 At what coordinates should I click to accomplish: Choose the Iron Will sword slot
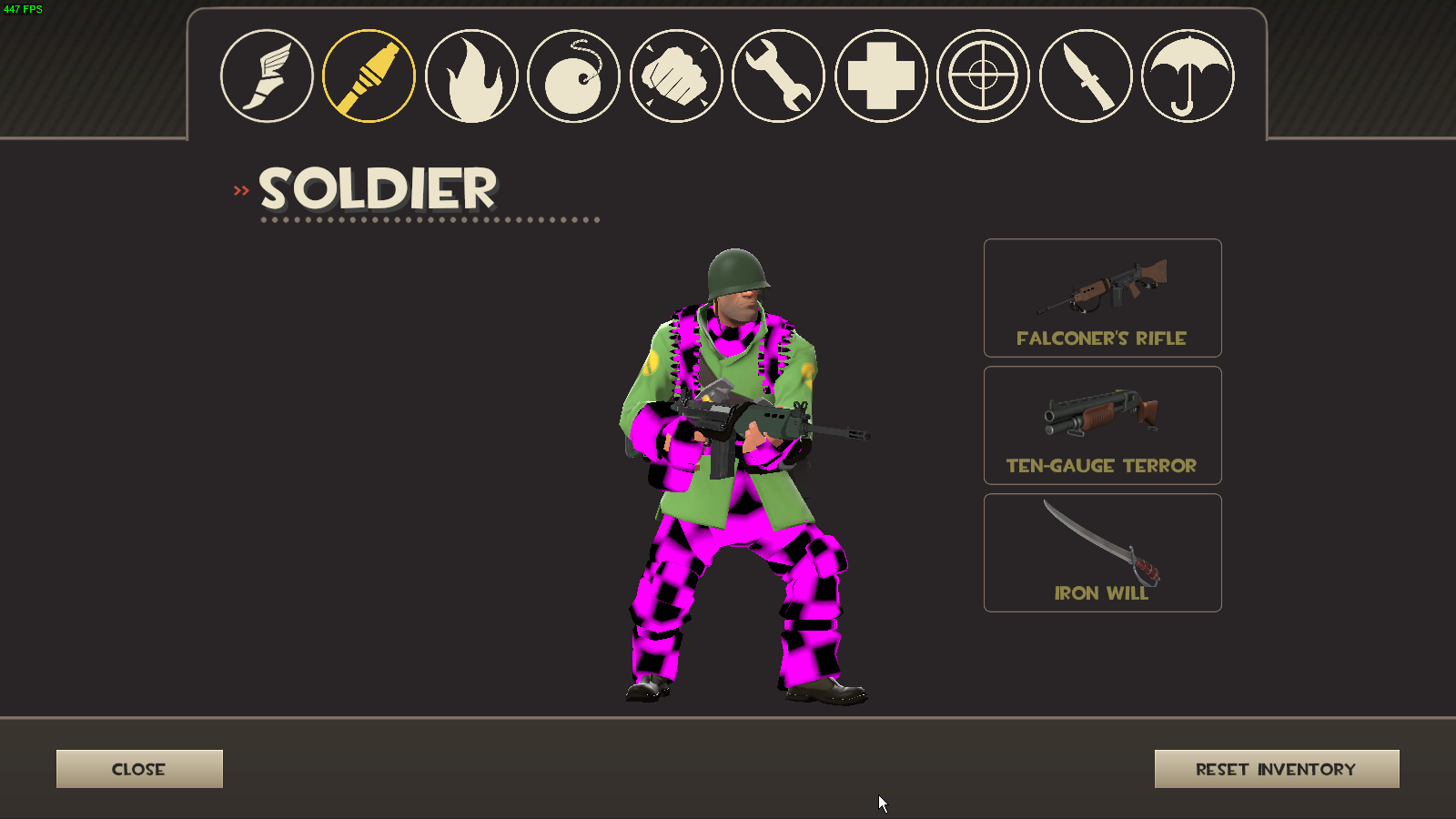pos(1102,552)
